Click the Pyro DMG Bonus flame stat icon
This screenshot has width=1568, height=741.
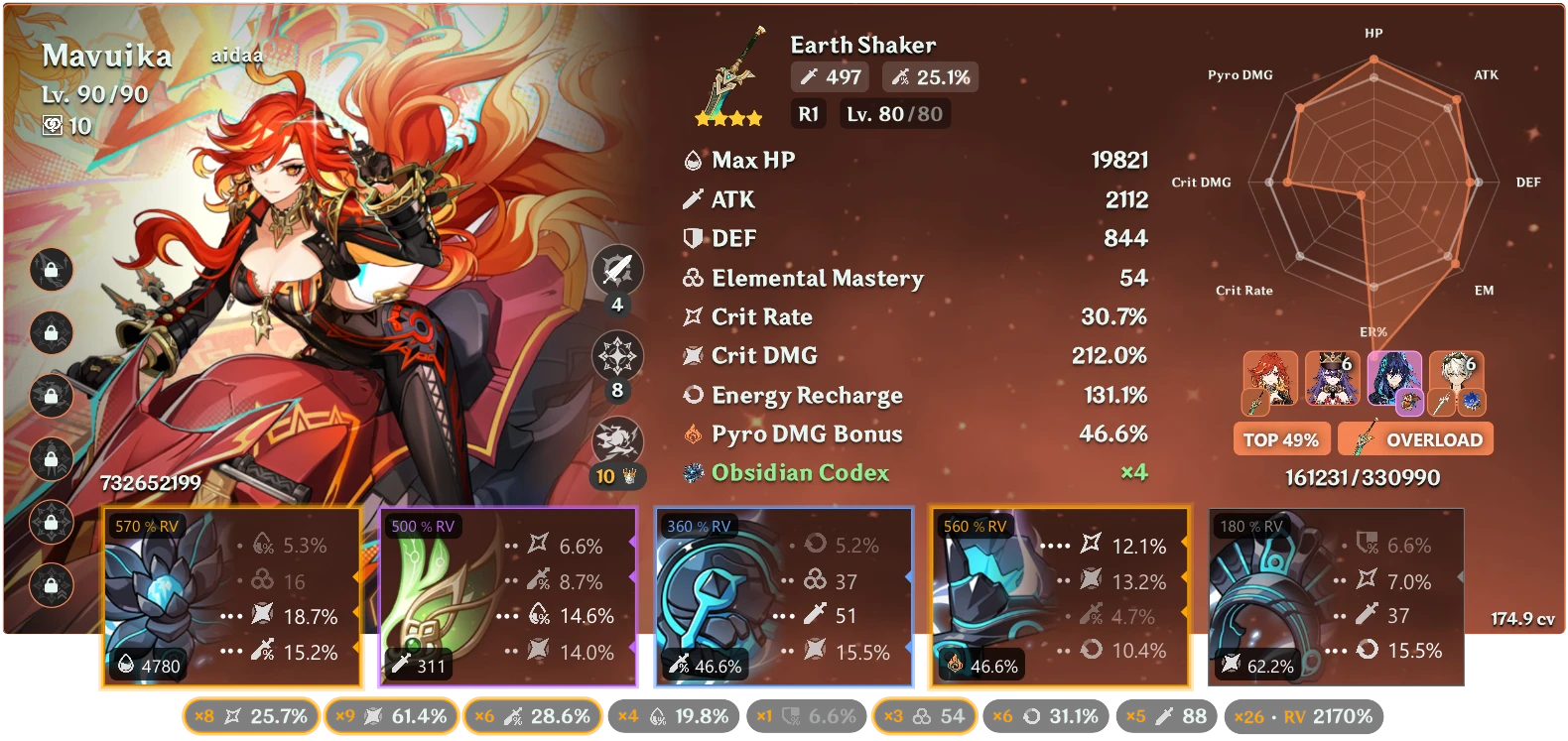click(x=693, y=433)
